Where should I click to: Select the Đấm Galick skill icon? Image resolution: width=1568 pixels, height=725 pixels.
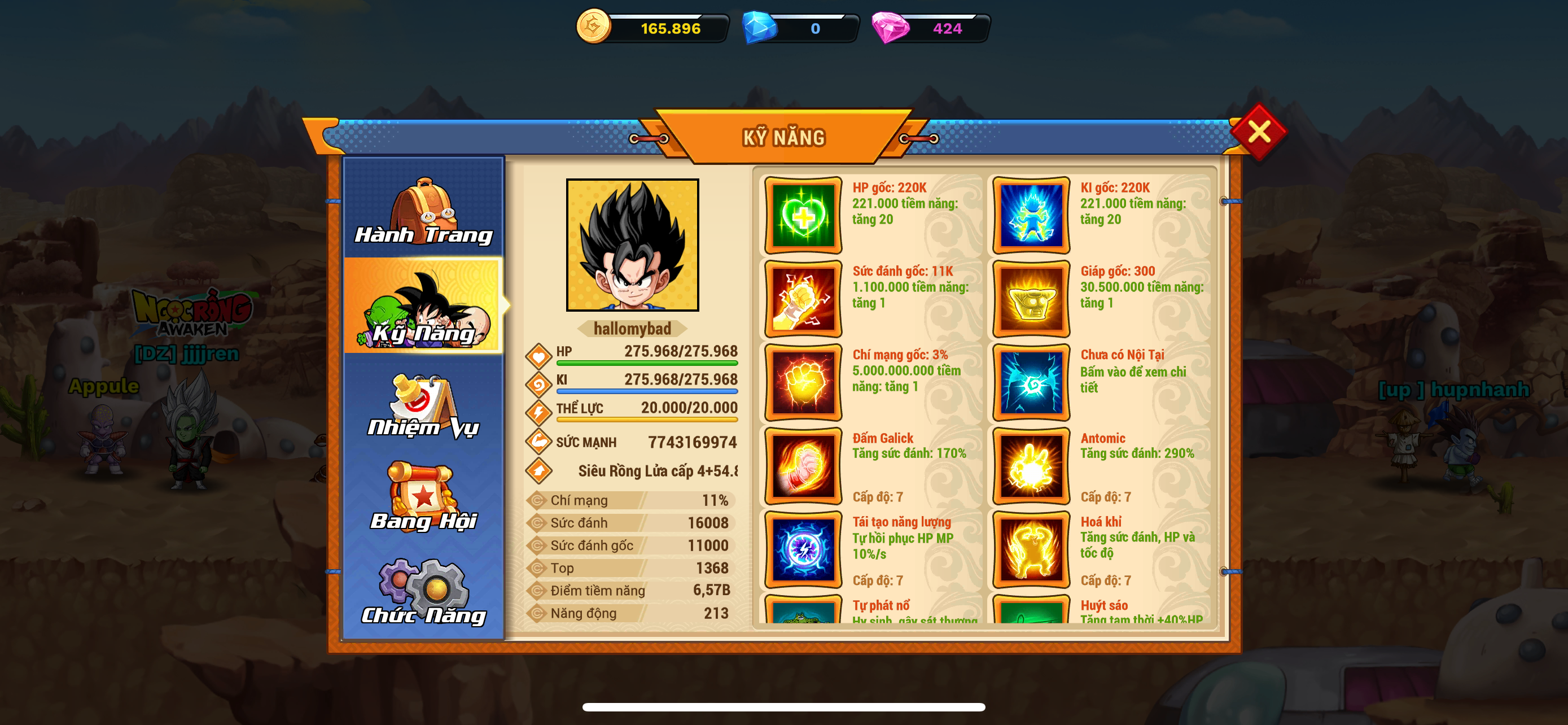click(803, 466)
